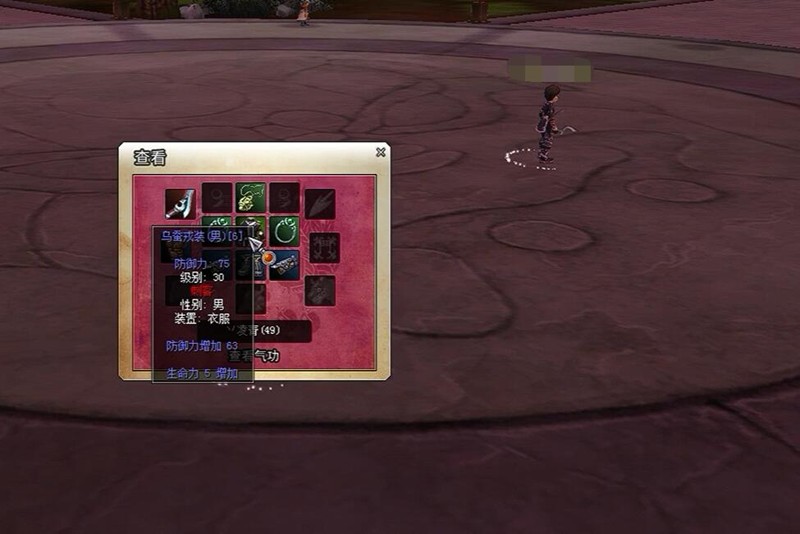Viewport: 800px width, 534px height.
Task: Select the green necklace equipment slot
Action: [x=250, y=197]
